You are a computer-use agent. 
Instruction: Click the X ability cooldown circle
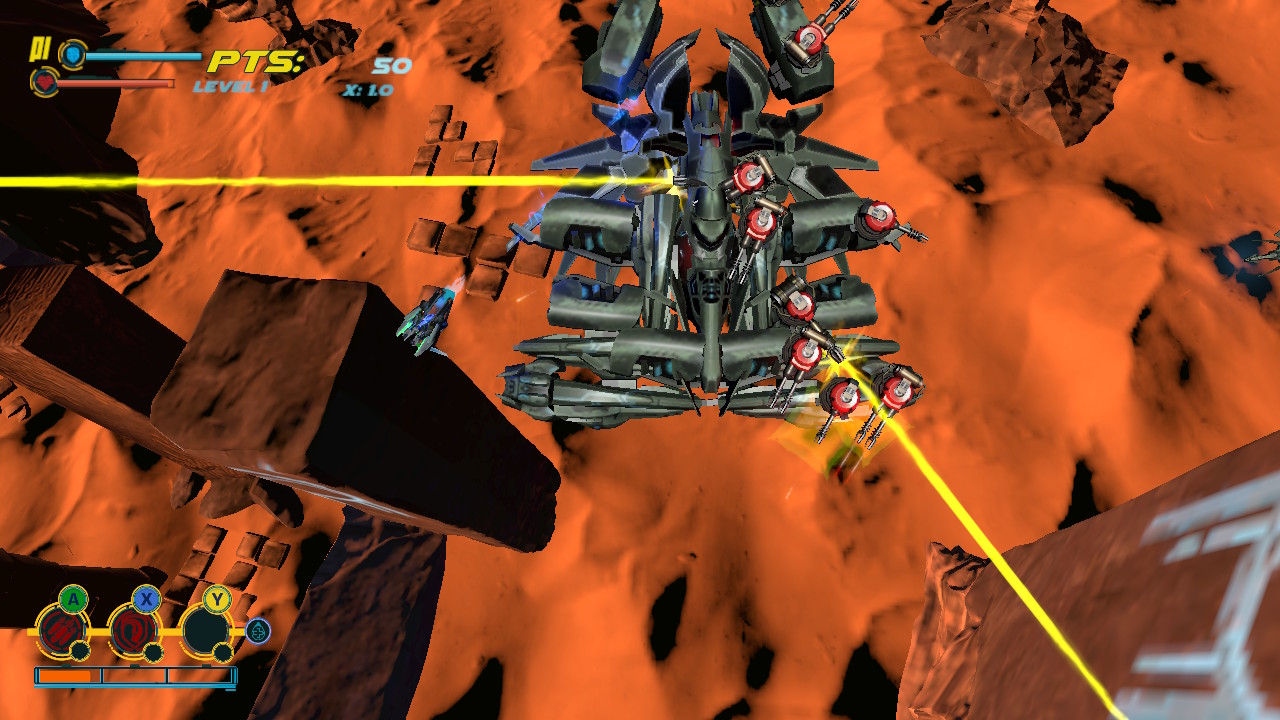[154, 653]
